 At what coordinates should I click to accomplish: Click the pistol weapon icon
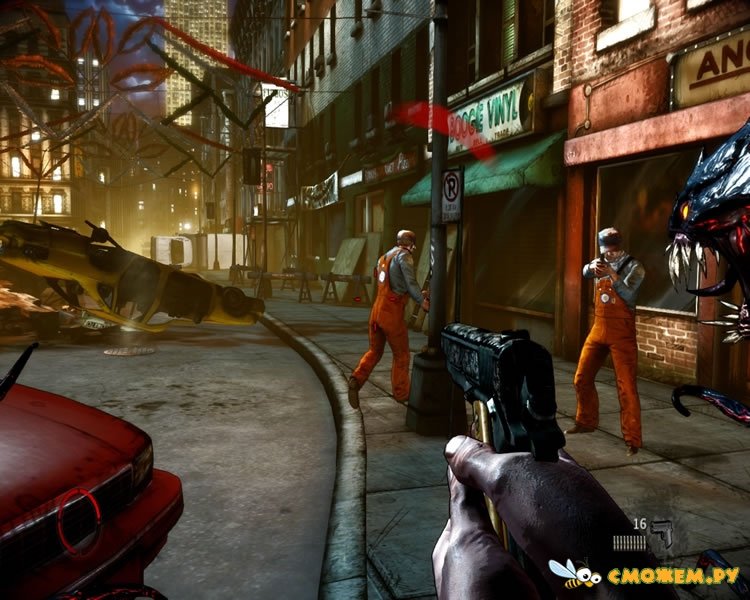(661, 530)
